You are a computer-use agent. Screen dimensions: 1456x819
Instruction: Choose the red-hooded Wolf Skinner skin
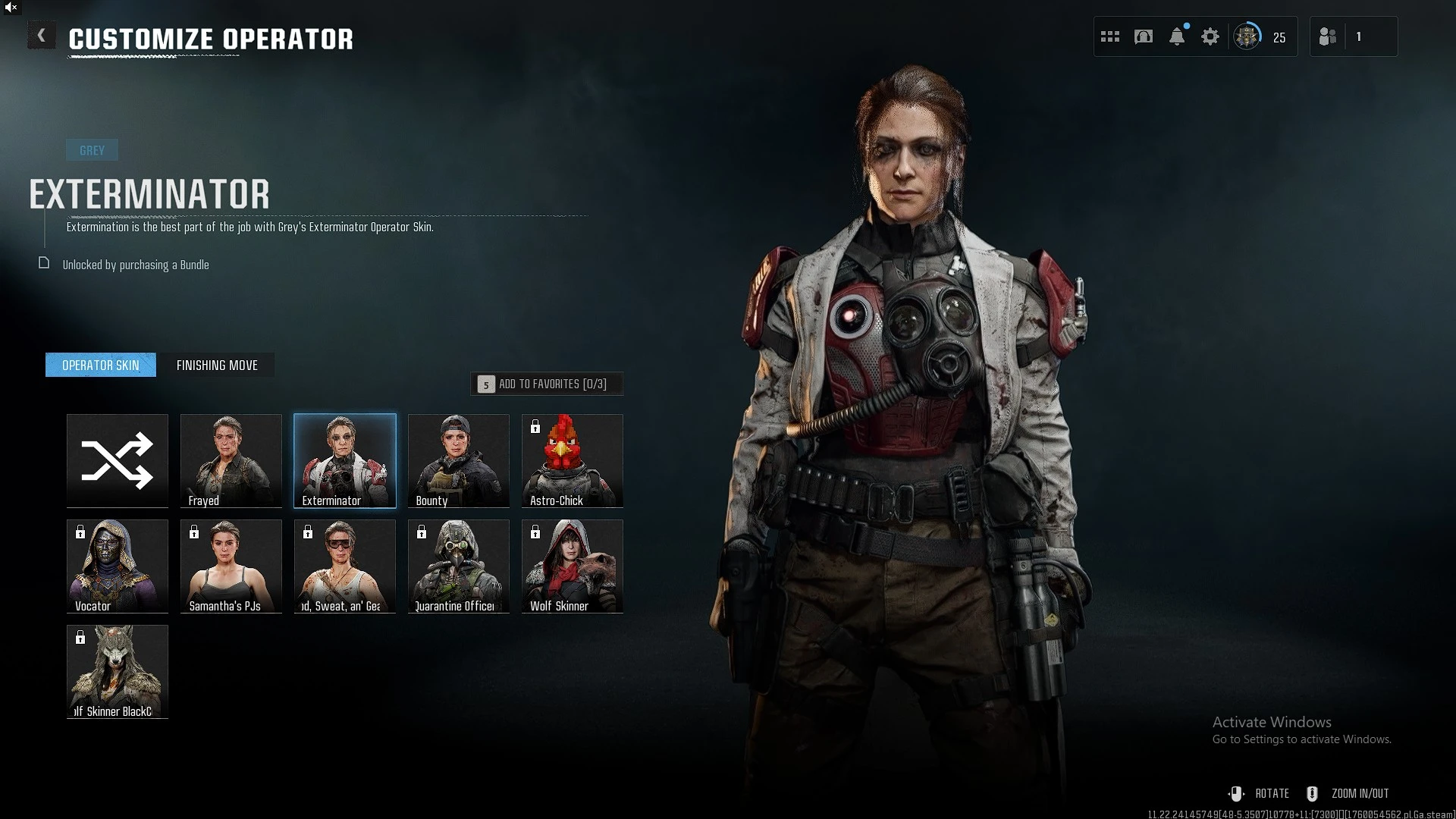click(573, 566)
